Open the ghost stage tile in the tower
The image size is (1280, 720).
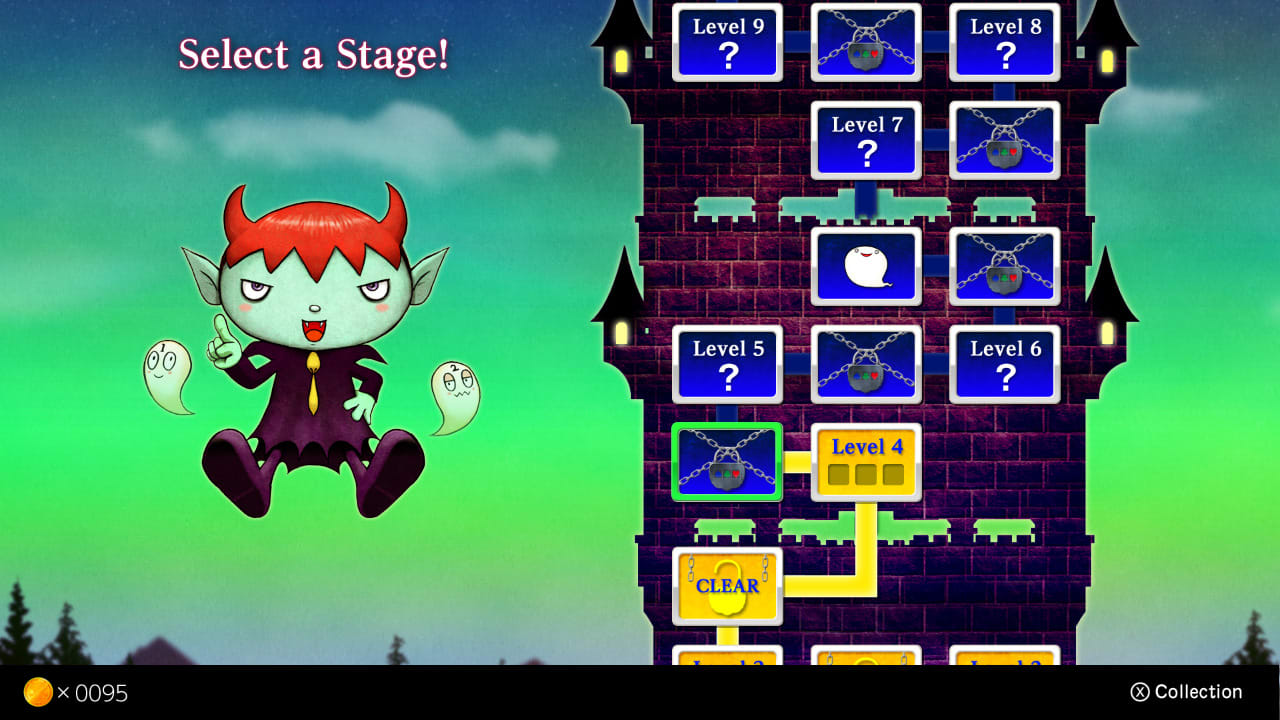tap(866, 264)
